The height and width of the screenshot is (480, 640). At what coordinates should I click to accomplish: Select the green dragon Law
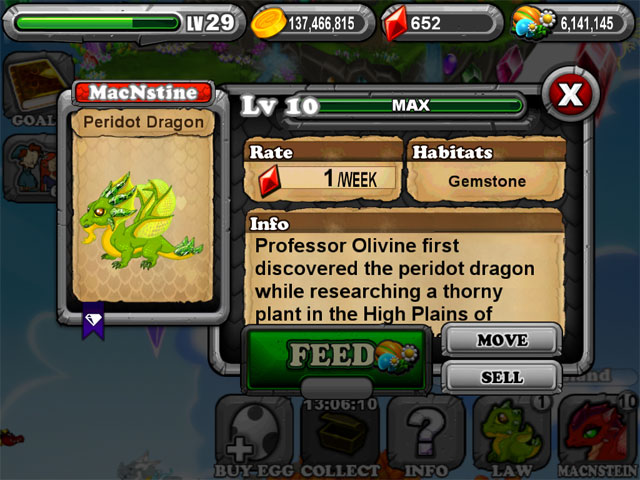pyautogui.click(x=511, y=435)
